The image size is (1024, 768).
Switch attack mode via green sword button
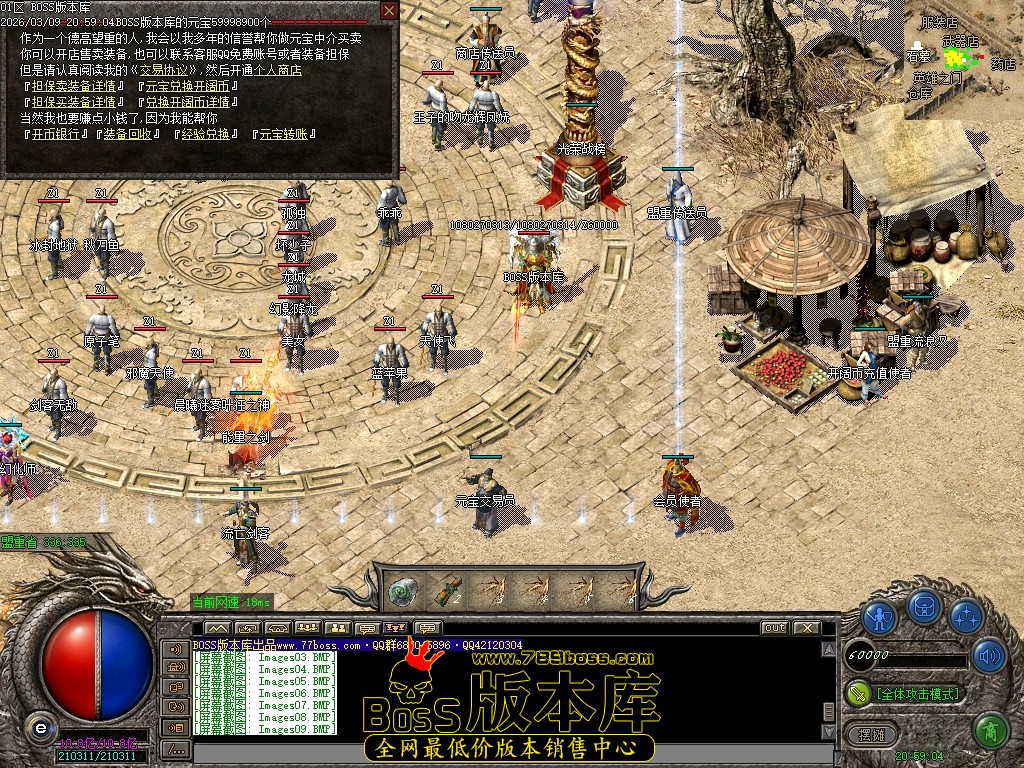click(857, 693)
